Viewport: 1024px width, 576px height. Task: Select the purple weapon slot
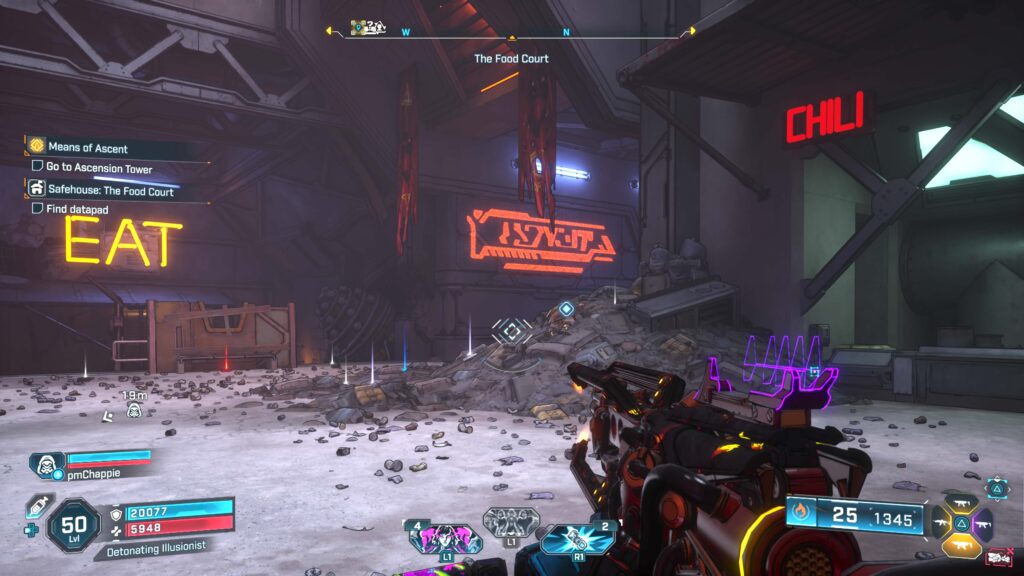click(982, 523)
